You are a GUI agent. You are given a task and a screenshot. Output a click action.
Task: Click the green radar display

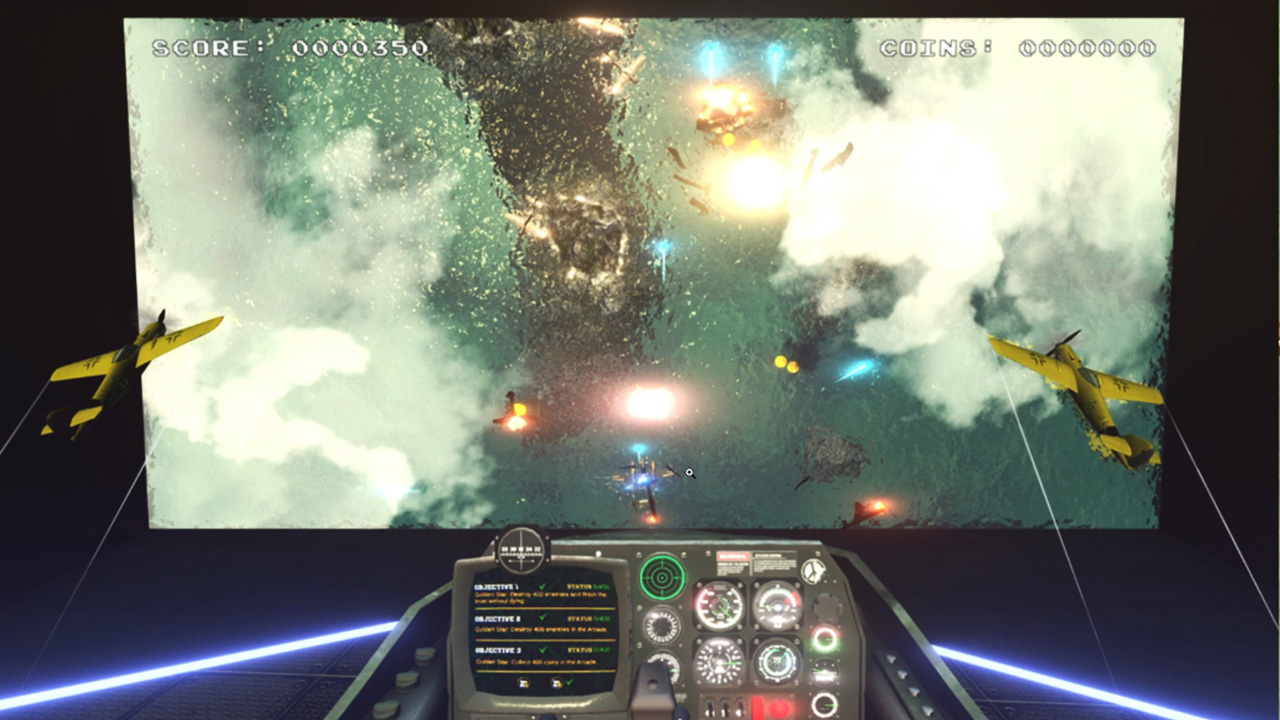pyautogui.click(x=662, y=576)
